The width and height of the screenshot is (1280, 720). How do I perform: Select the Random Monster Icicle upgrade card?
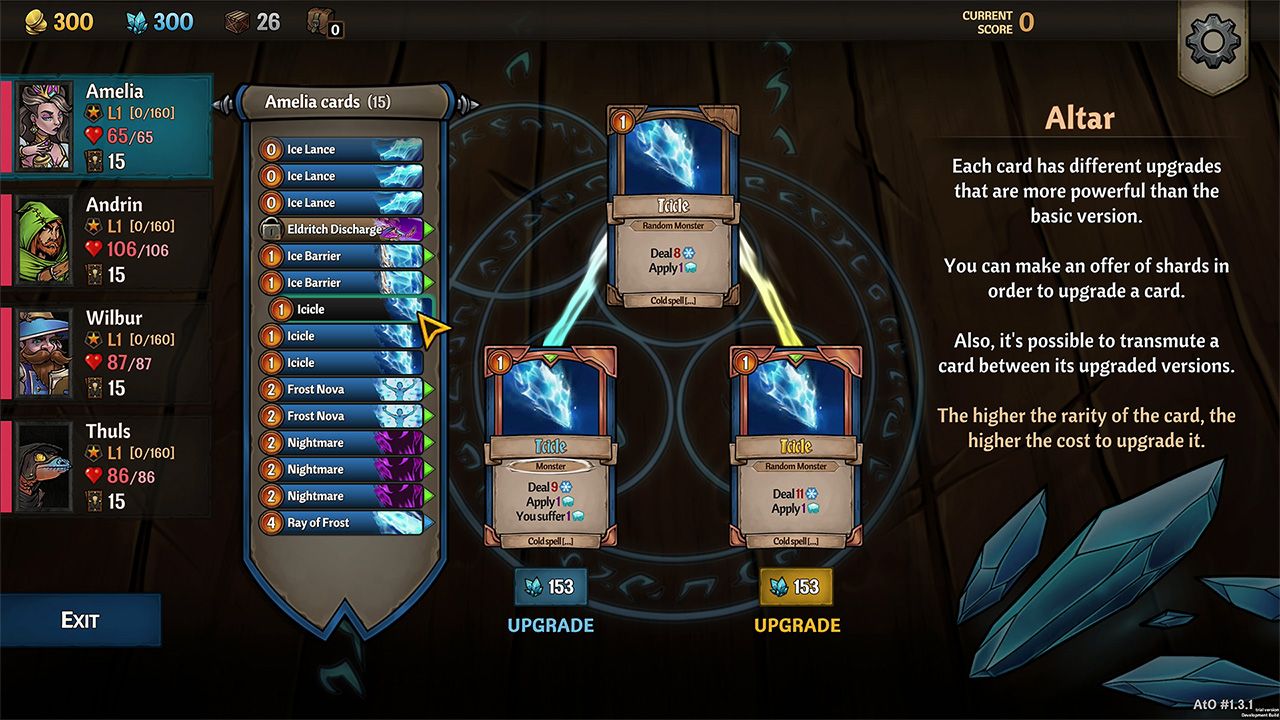click(796, 450)
